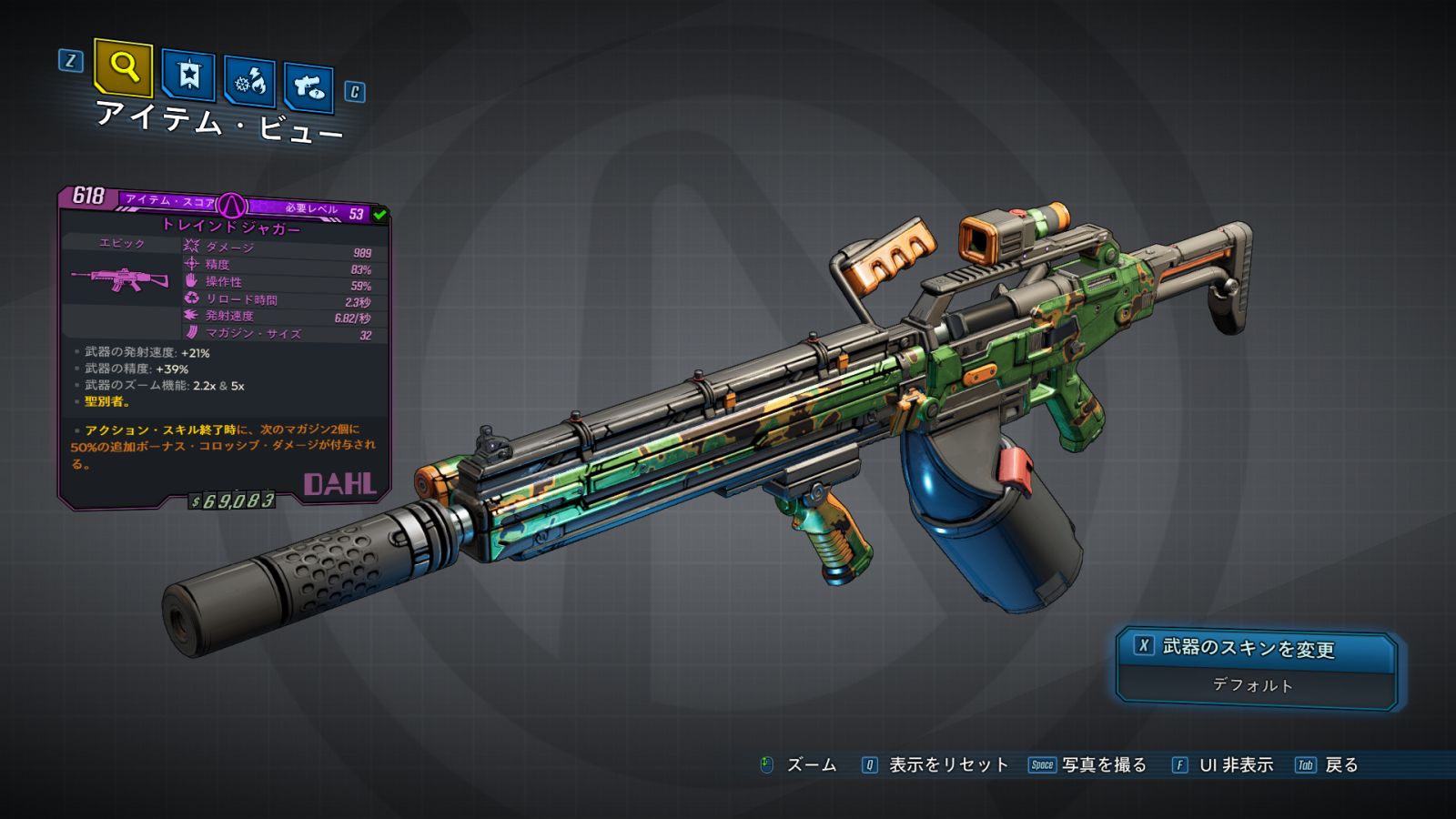
Task: Select the magnifying glass Item View tab
Action: pos(123,67)
